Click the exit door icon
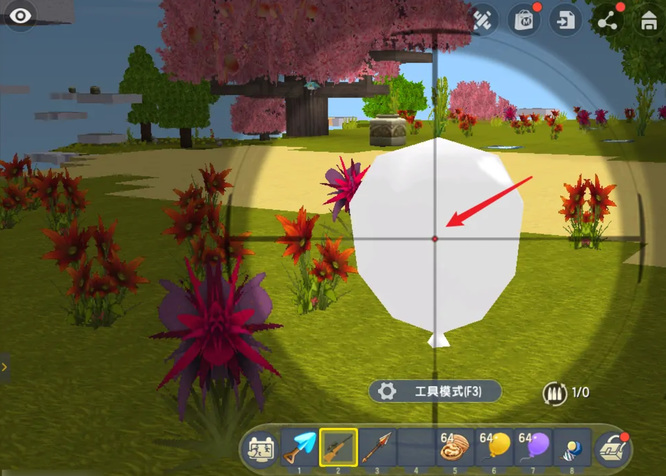The width and height of the screenshot is (666, 476). (566, 19)
